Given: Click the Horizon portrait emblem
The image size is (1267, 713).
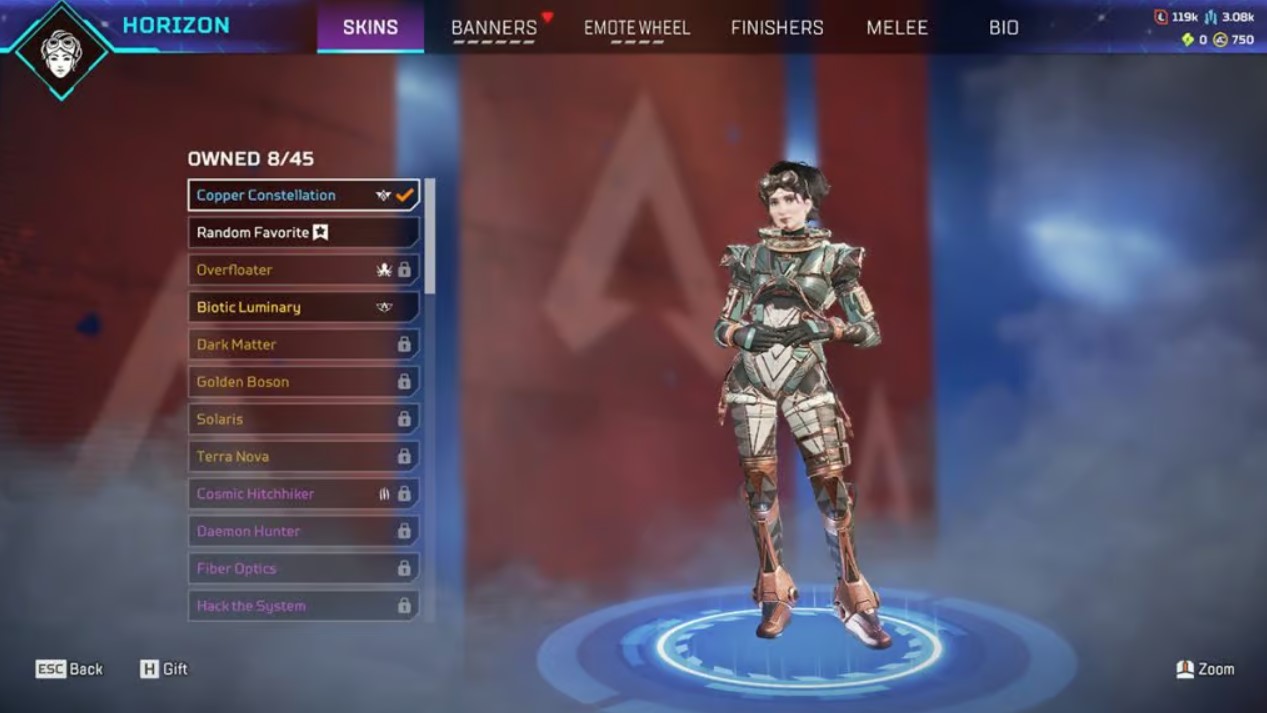Looking at the screenshot, I should coord(62,50).
